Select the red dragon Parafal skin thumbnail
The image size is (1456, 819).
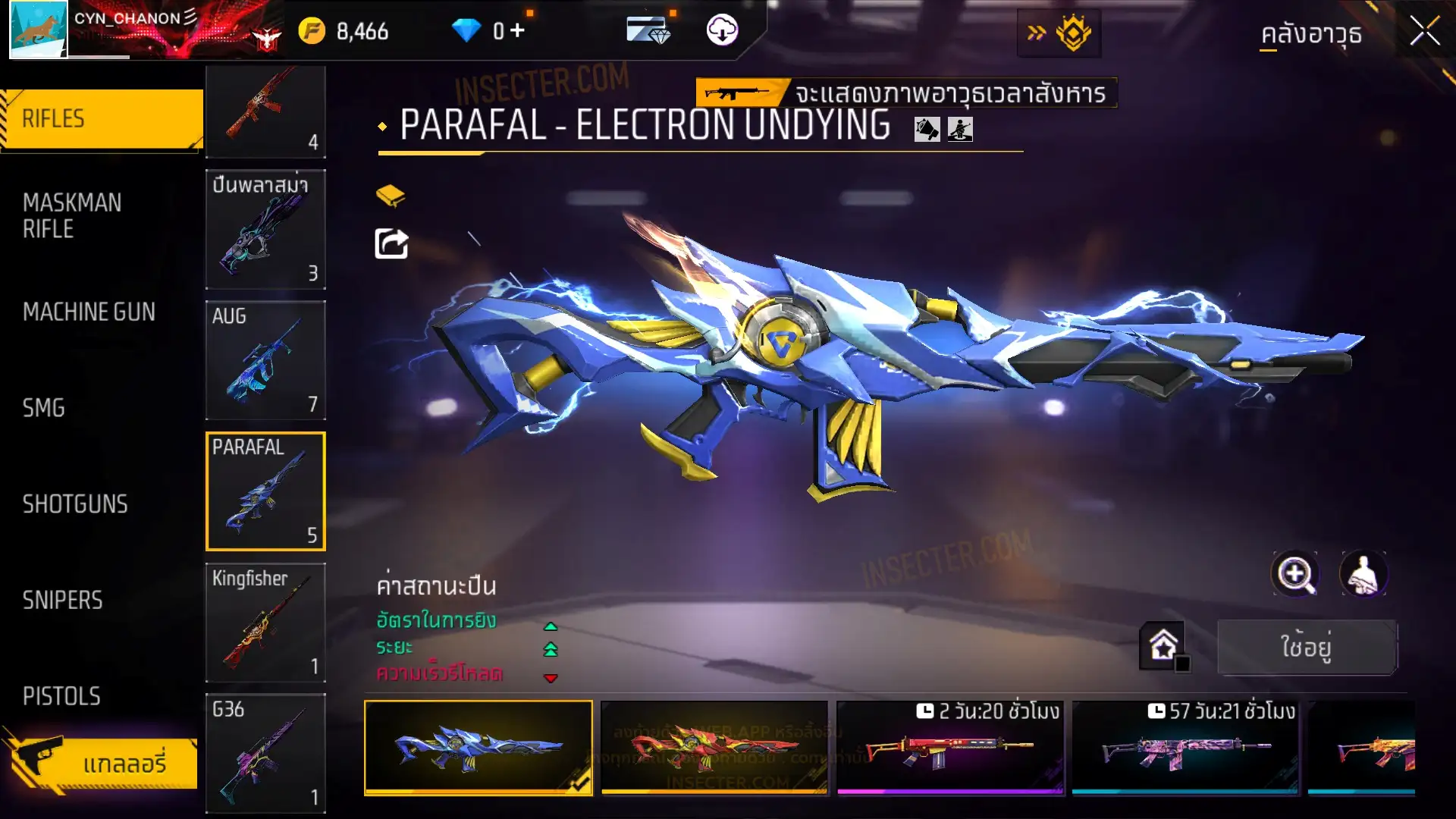(714, 748)
